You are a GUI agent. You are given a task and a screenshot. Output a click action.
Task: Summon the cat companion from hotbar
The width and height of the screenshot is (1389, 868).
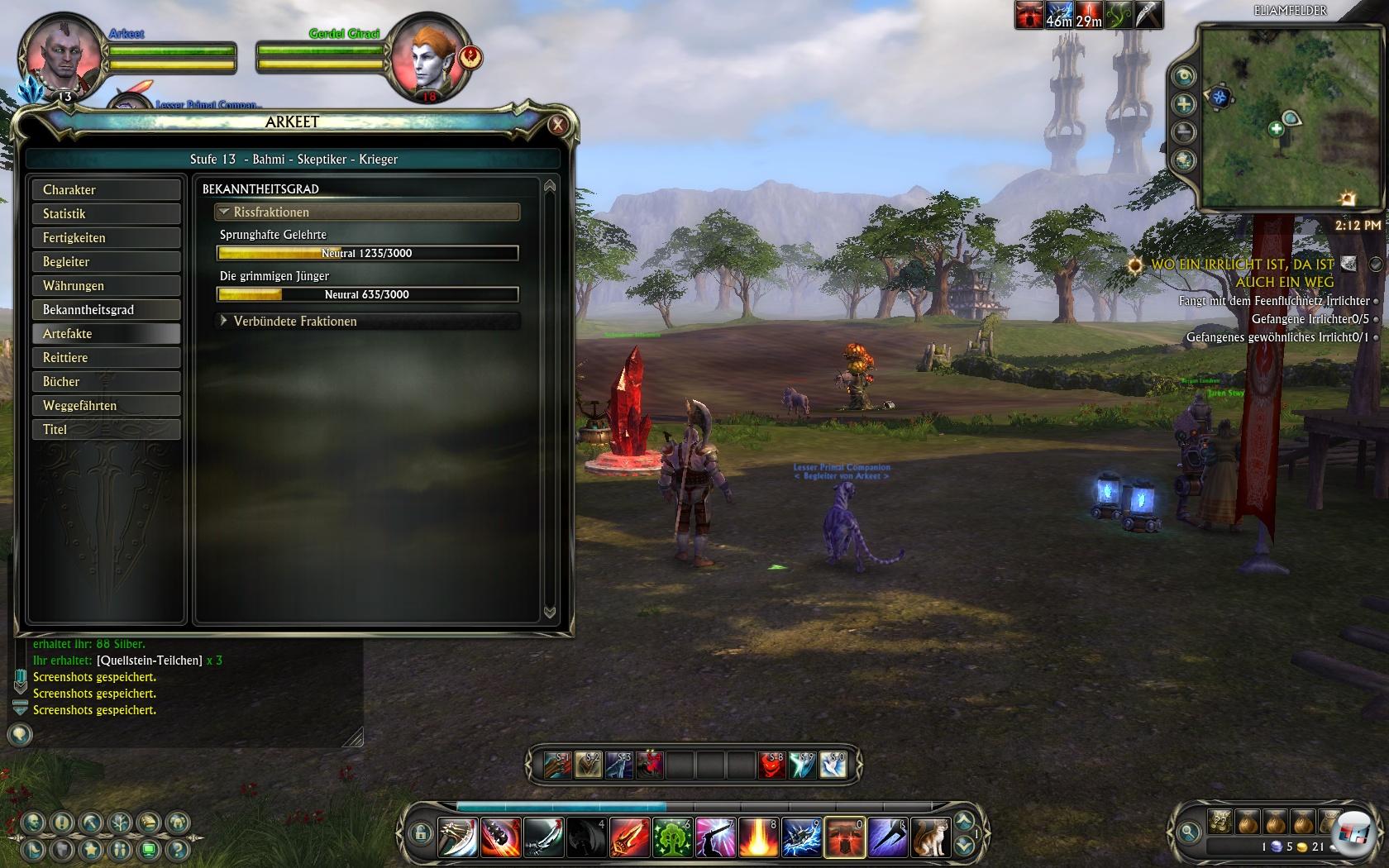coord(930,837)
